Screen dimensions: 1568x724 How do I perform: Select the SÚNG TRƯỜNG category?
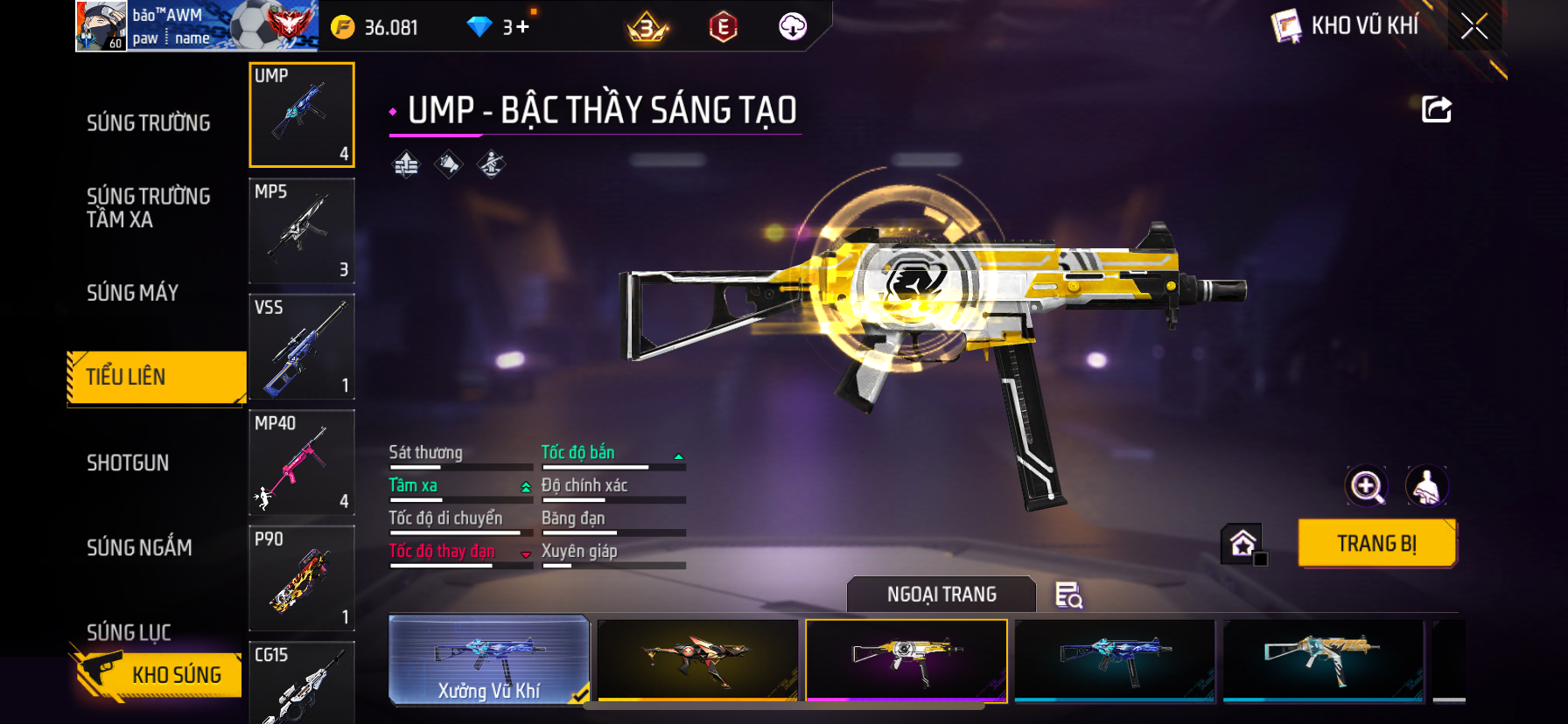tap(149, 123)
